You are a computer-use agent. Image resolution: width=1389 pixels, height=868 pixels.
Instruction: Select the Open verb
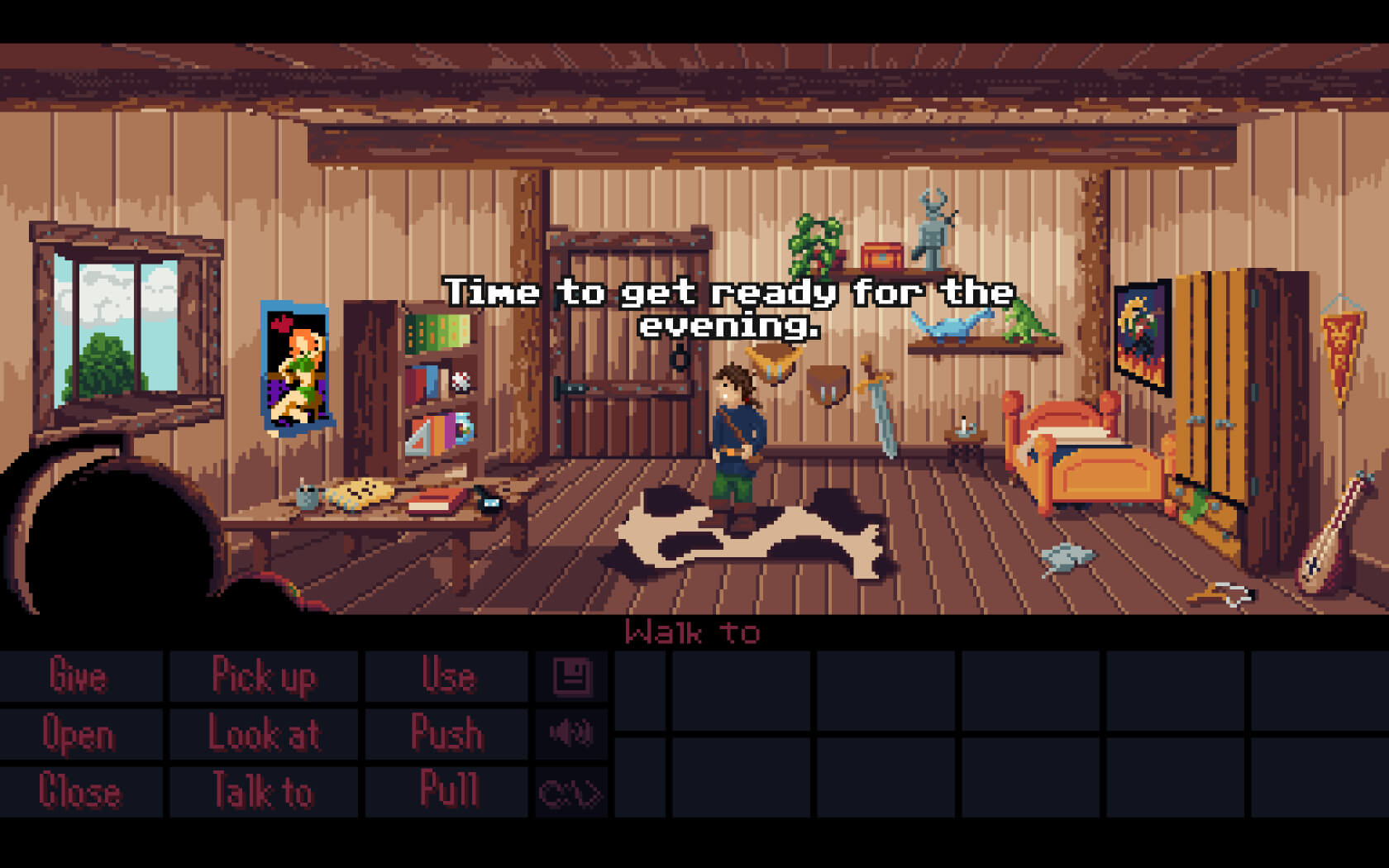[79, 733]
